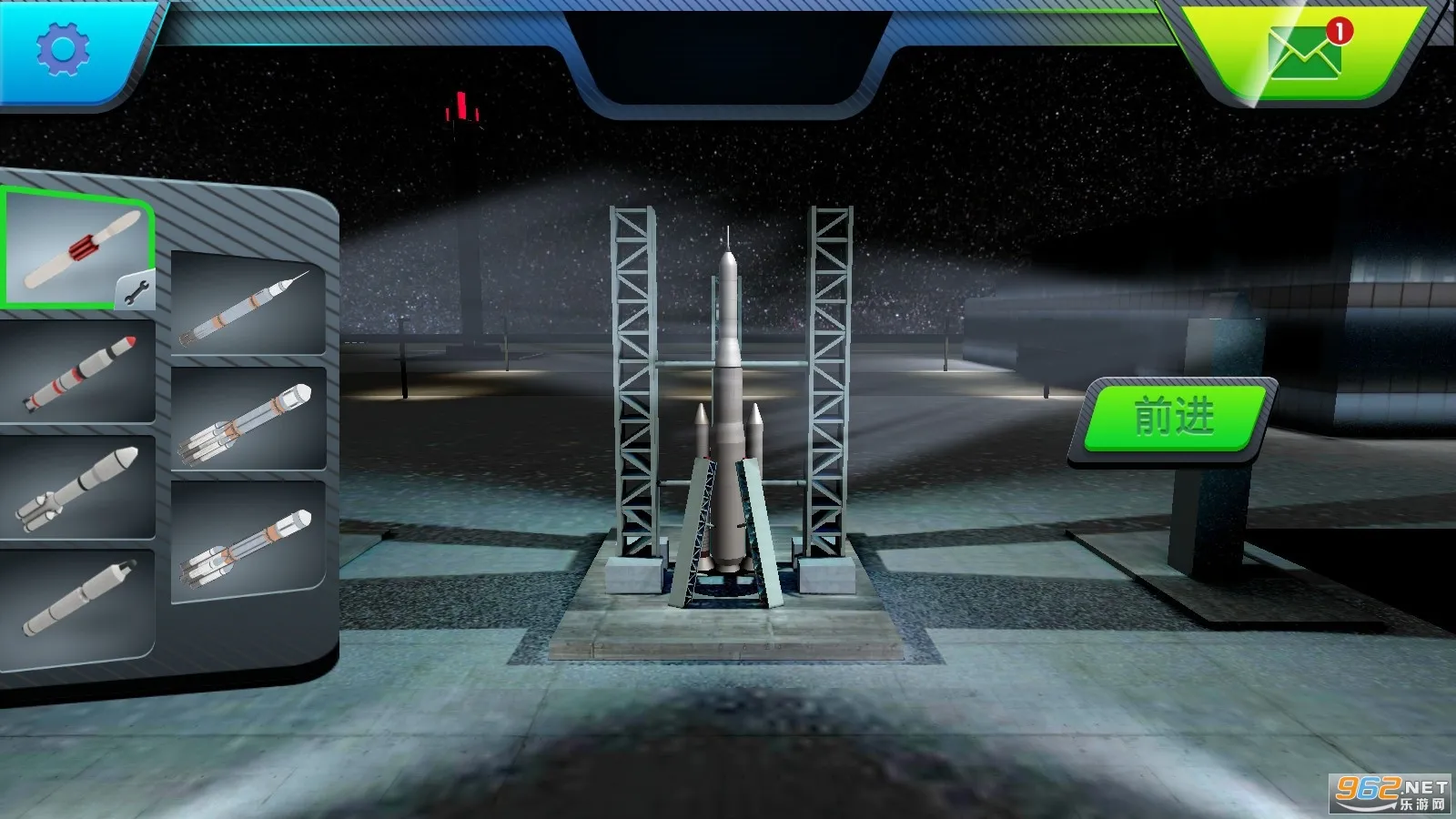1456x819 pixels.
Task: Choose the rocket with the red nose tip
Action: (78, 373)
